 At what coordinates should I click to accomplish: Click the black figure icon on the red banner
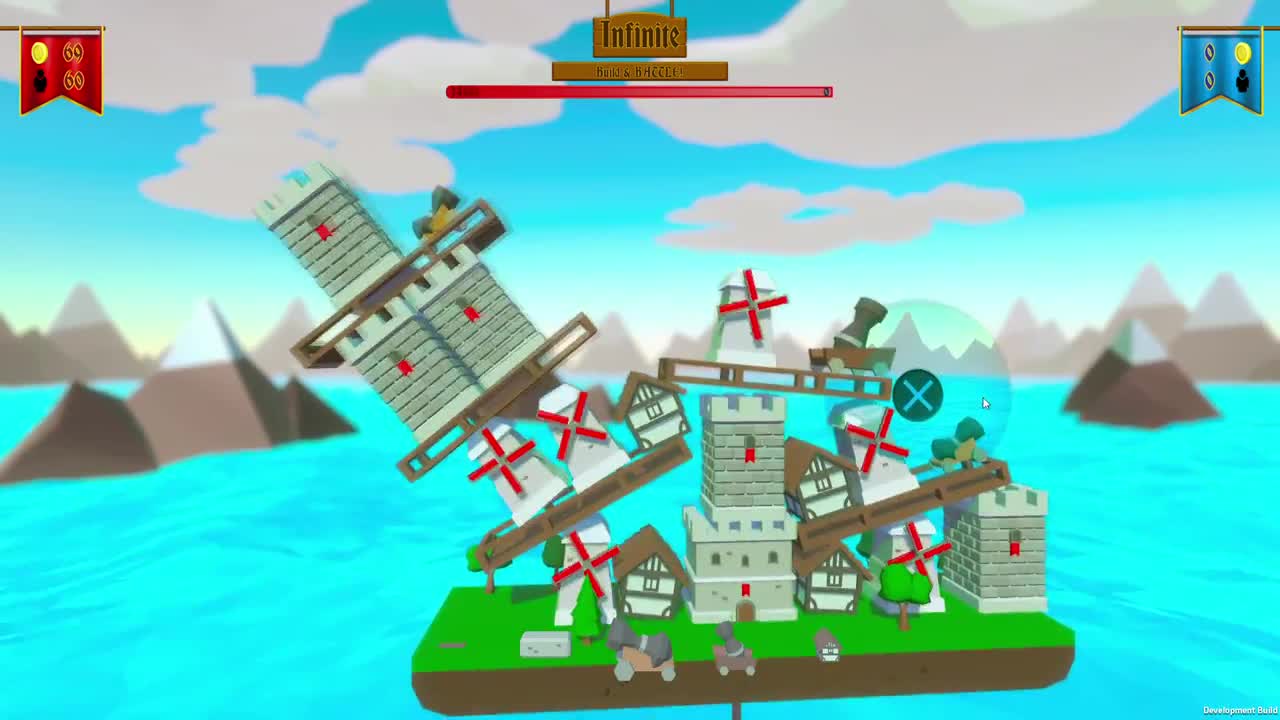[x=40, y=80]
